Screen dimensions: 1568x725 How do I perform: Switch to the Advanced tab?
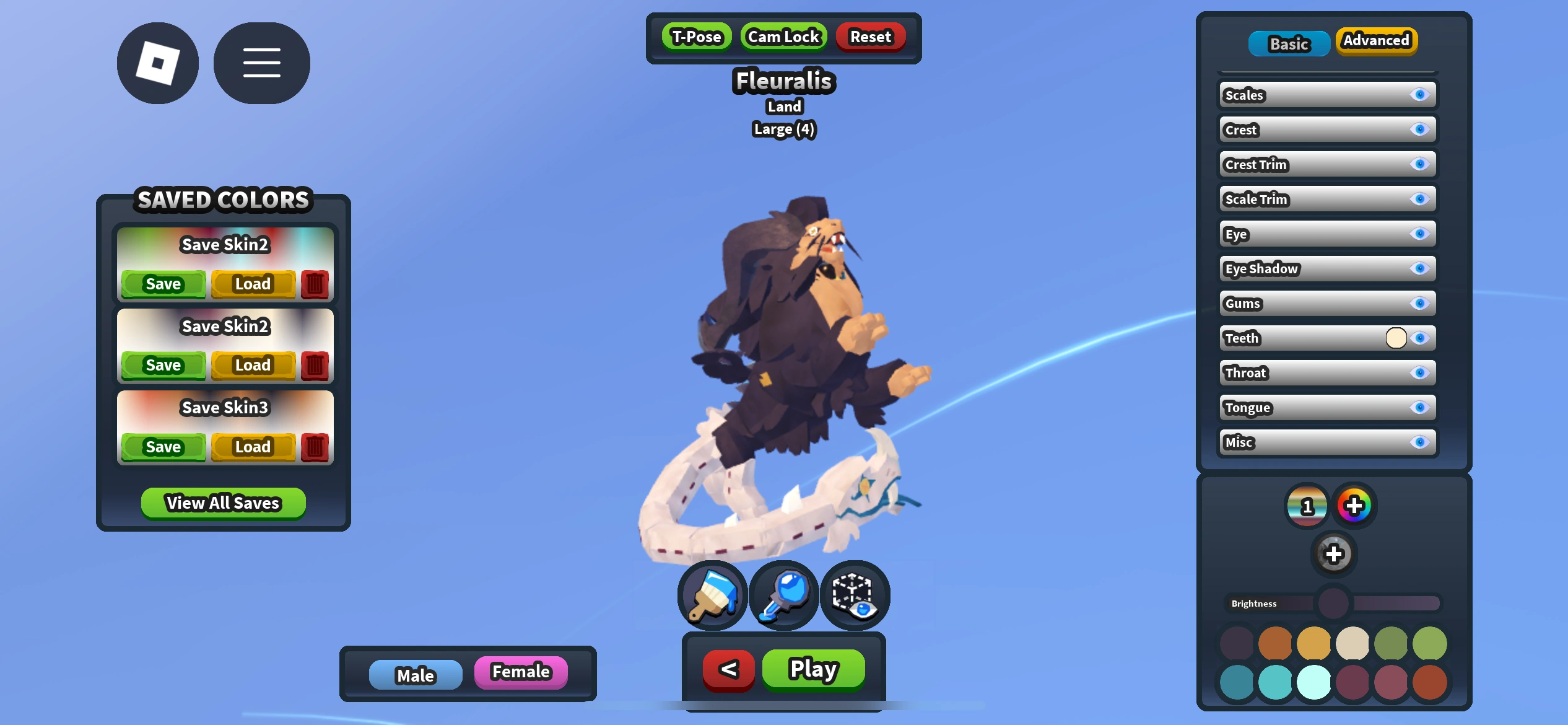pyautogui.click(x=1376, y=41)
